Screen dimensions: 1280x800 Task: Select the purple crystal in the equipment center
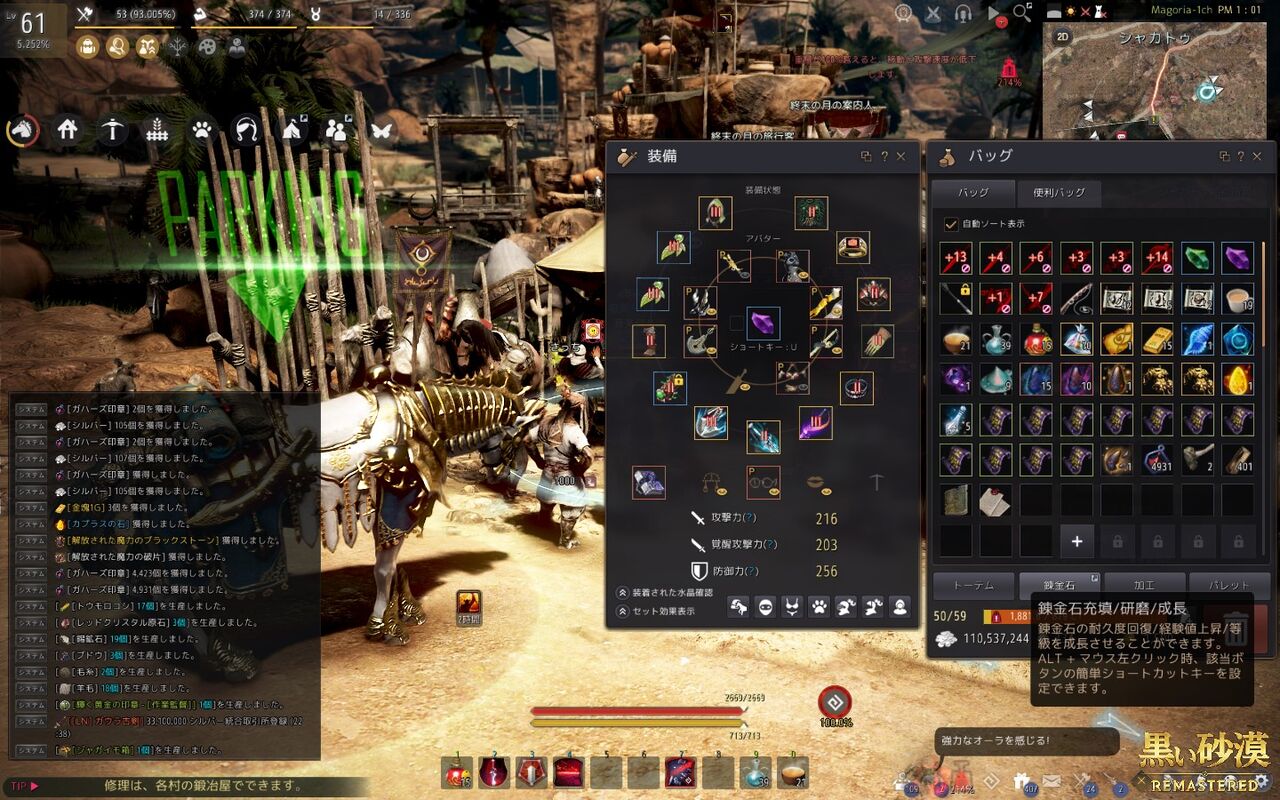coord(763,323)
